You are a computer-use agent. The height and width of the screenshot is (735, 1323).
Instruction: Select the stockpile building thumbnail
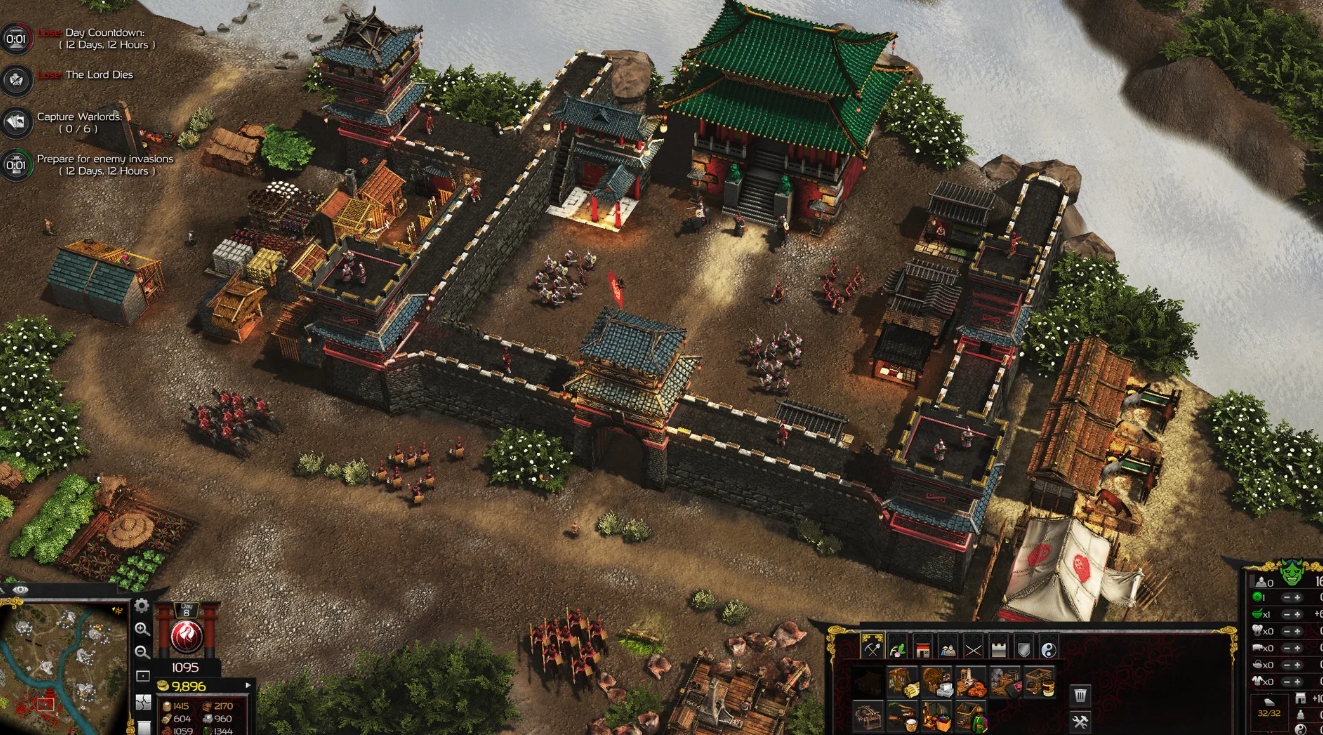pos(867,683)
